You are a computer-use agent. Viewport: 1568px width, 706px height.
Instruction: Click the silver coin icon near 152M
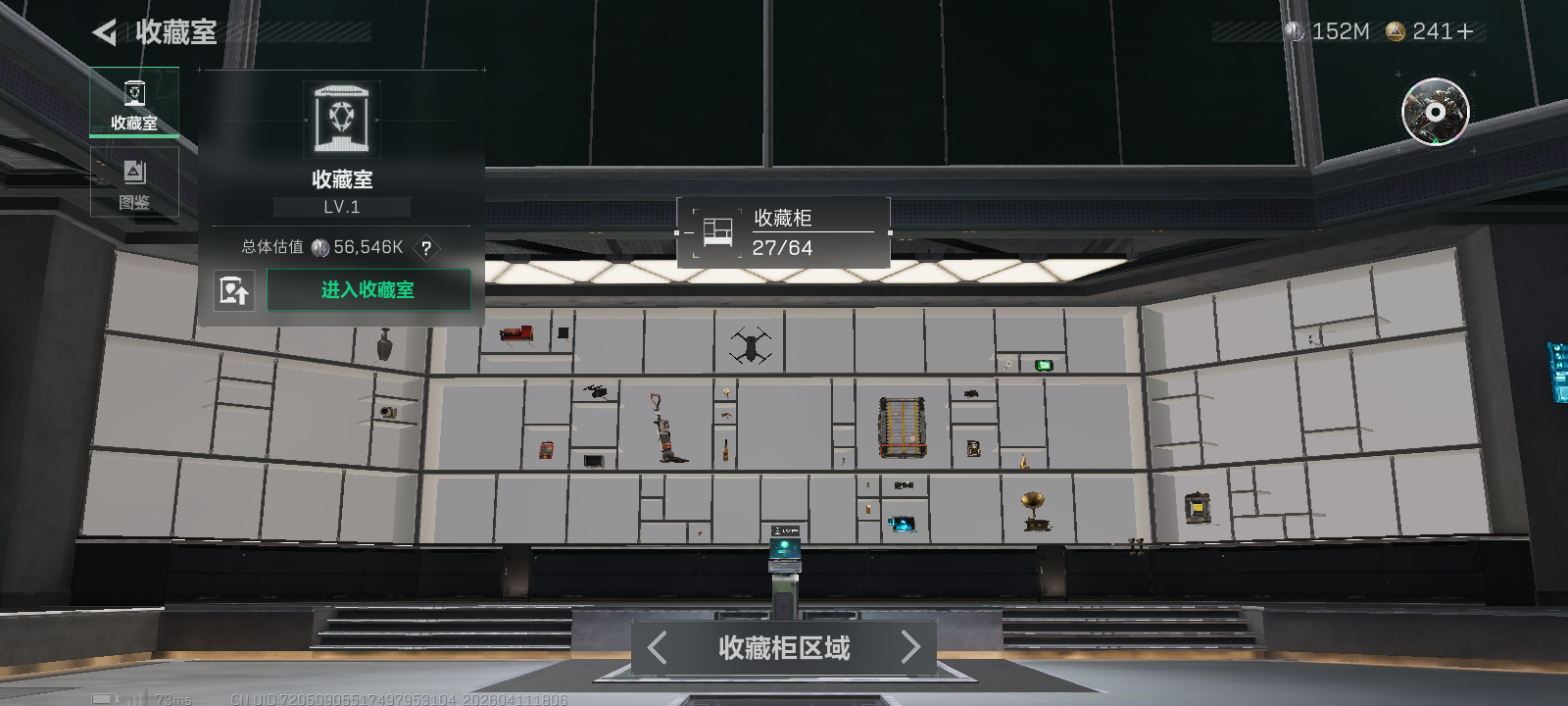click(1296, 31)
